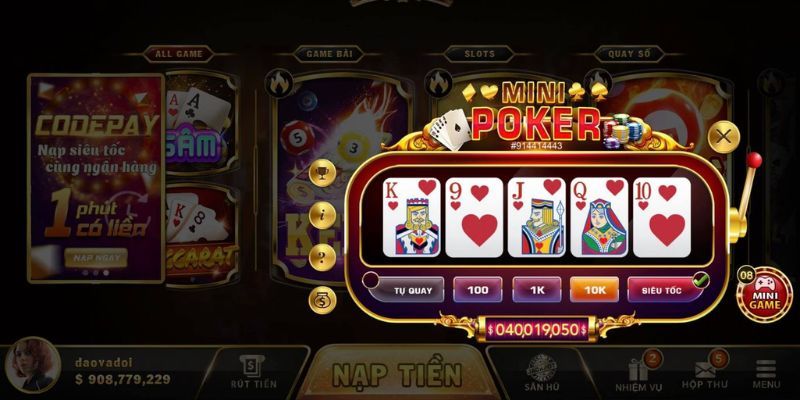Screen dimensions: 800x400
Task: Select the 100 bet amount
Action: tap(478, 289)
